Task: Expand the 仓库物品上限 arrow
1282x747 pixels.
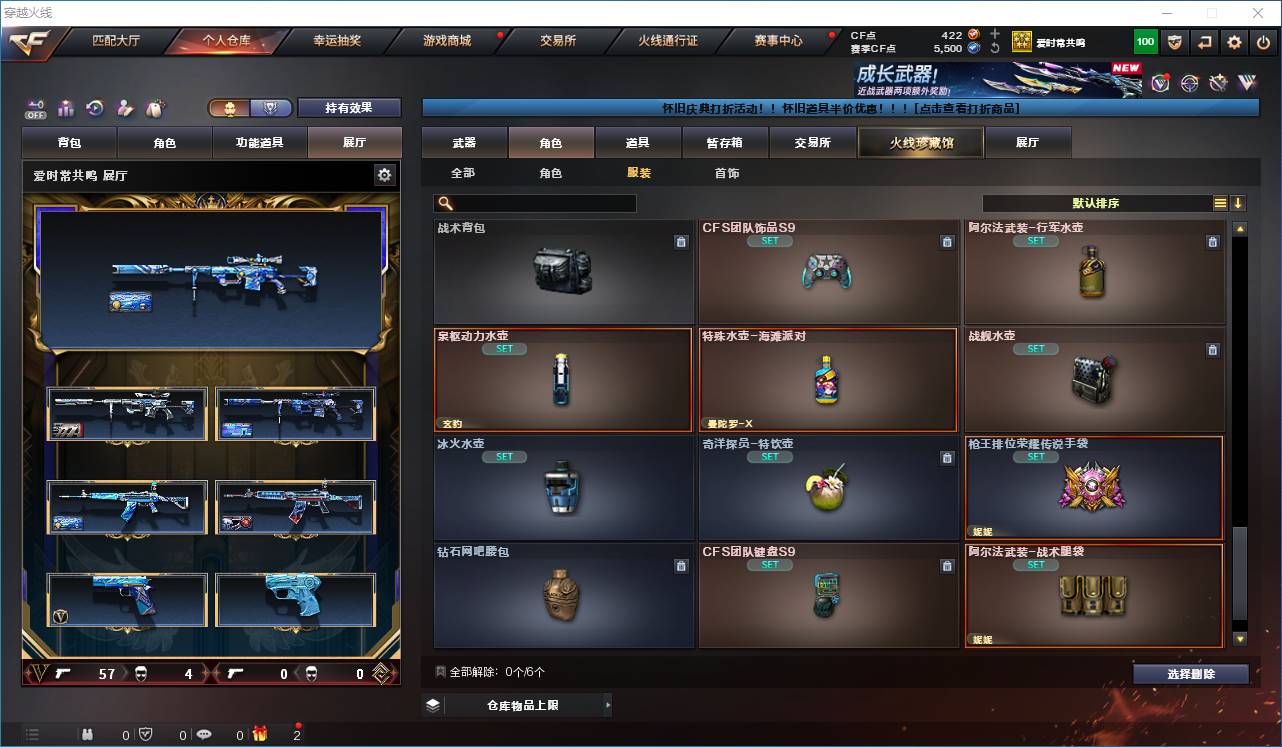Action: [x=608, y=705]
